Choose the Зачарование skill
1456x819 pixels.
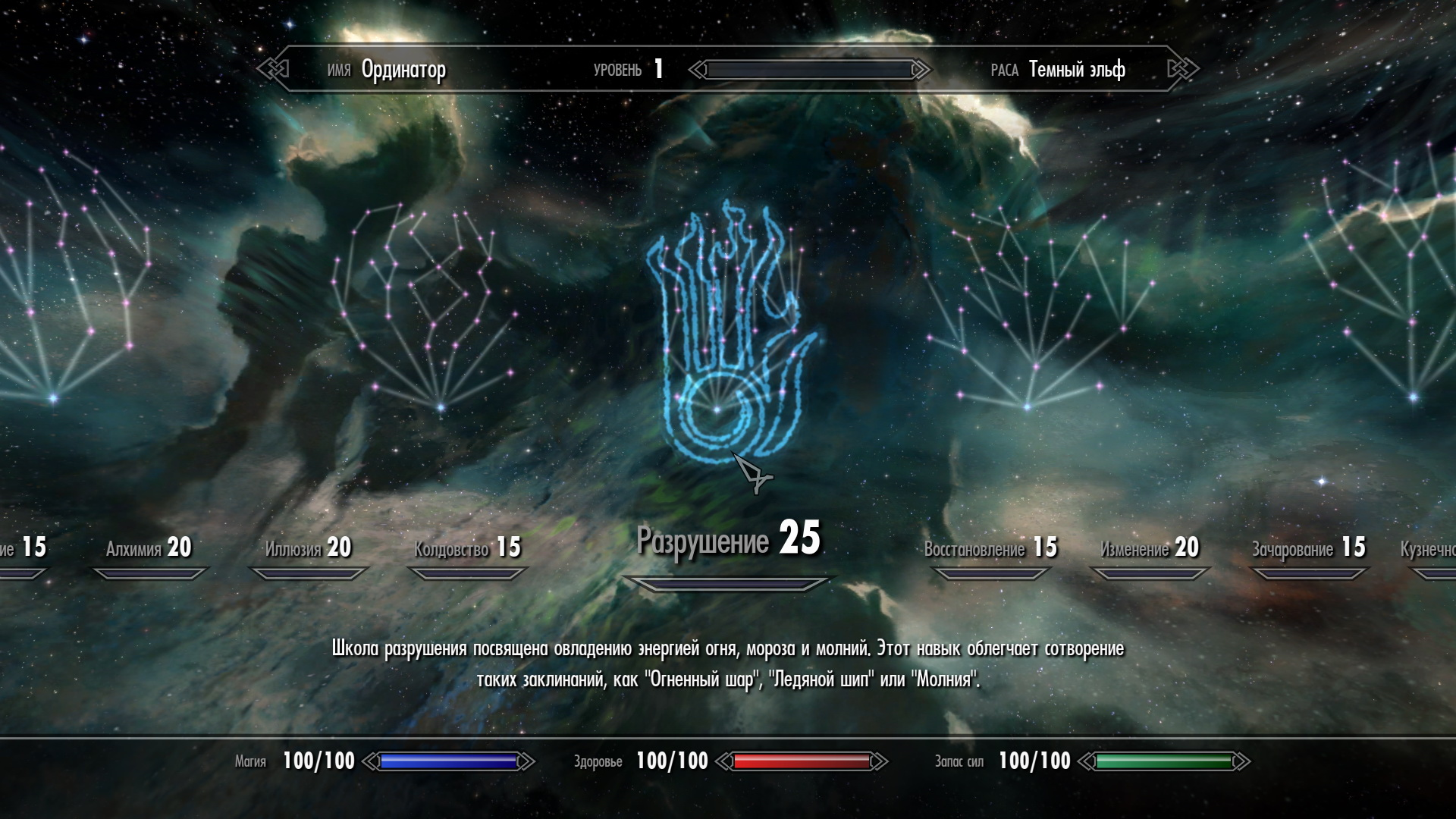[1308, 548]
